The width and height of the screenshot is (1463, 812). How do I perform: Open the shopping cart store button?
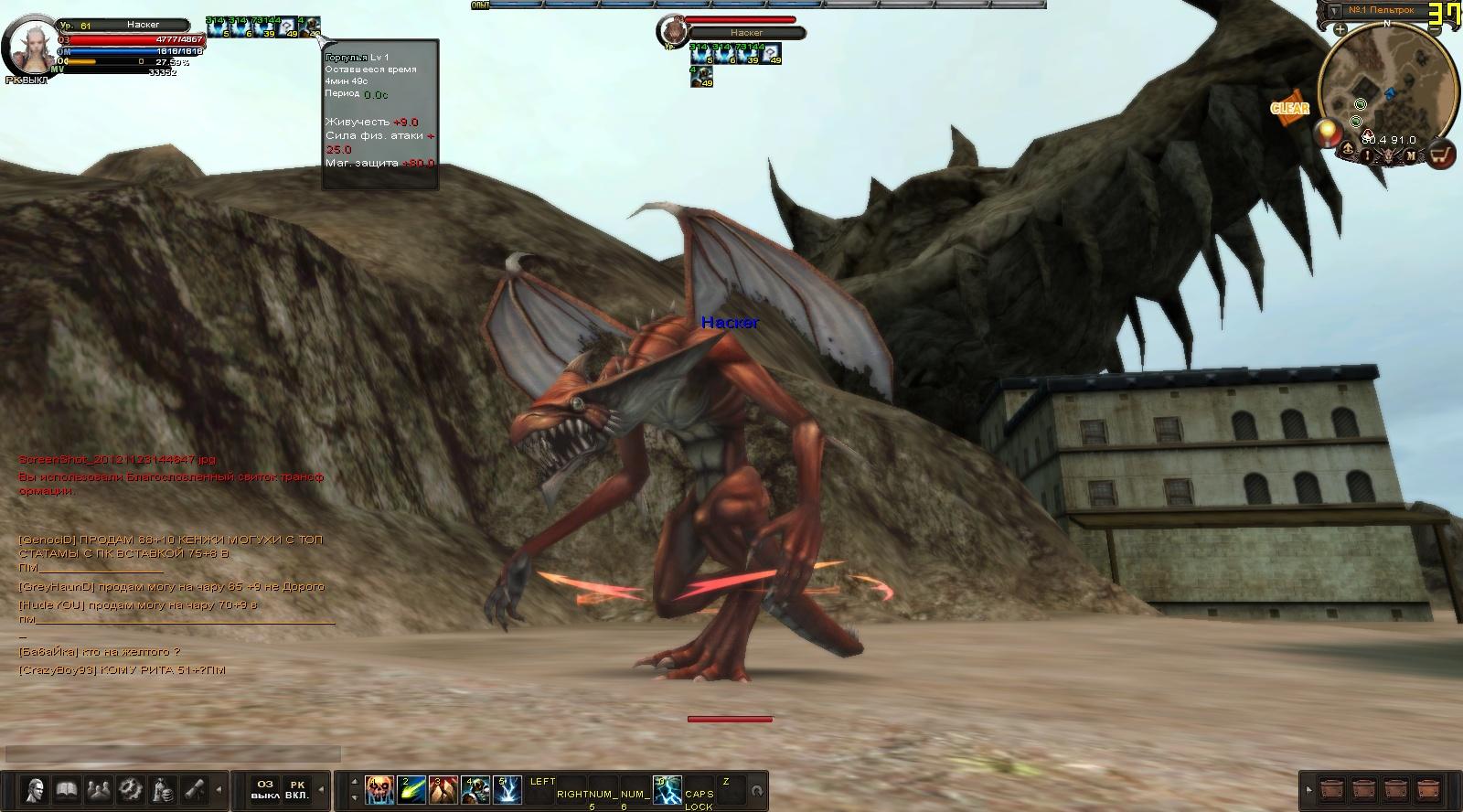pos(1442,155)
